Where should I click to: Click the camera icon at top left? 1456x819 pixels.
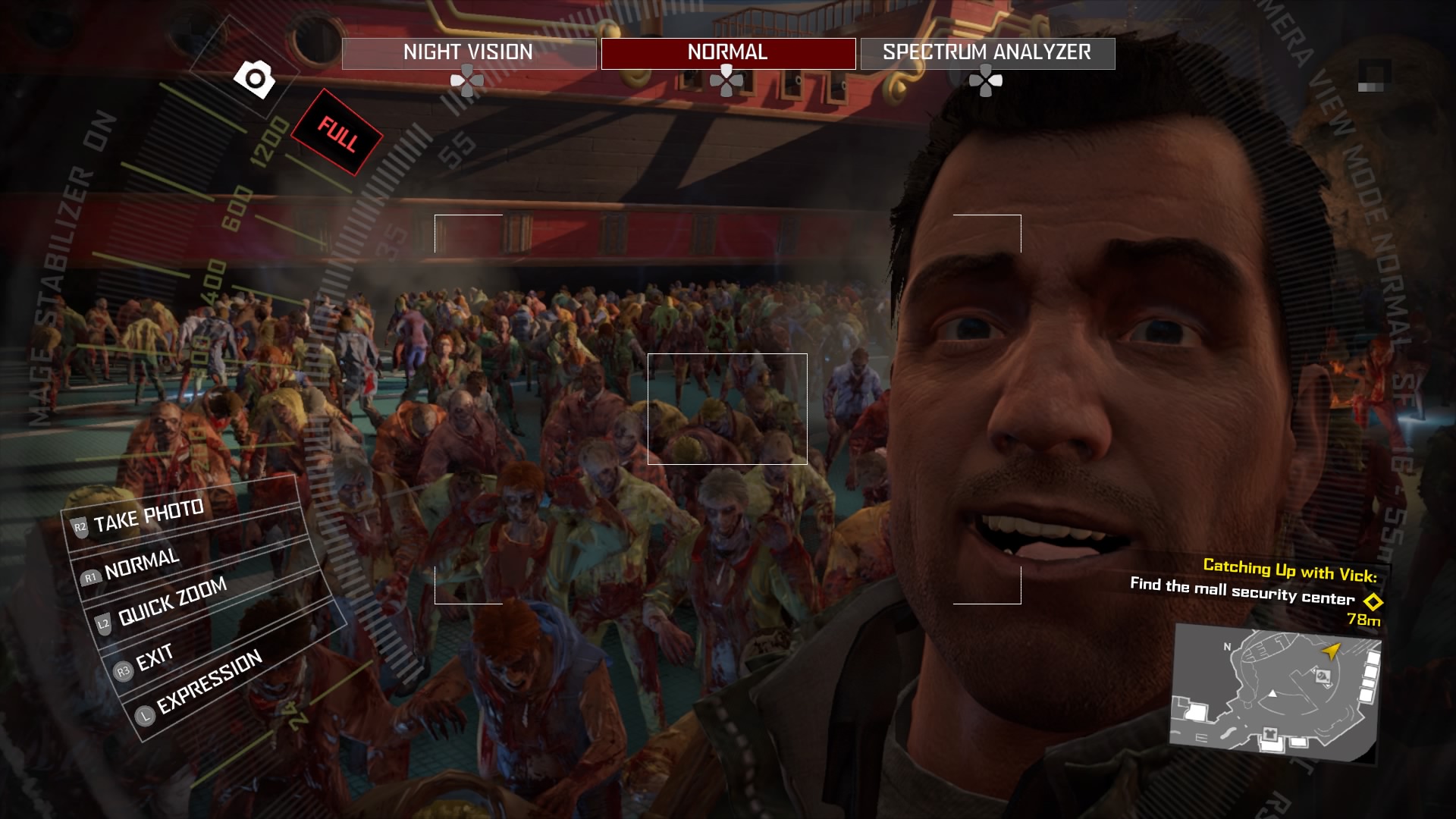click(255, 78)
